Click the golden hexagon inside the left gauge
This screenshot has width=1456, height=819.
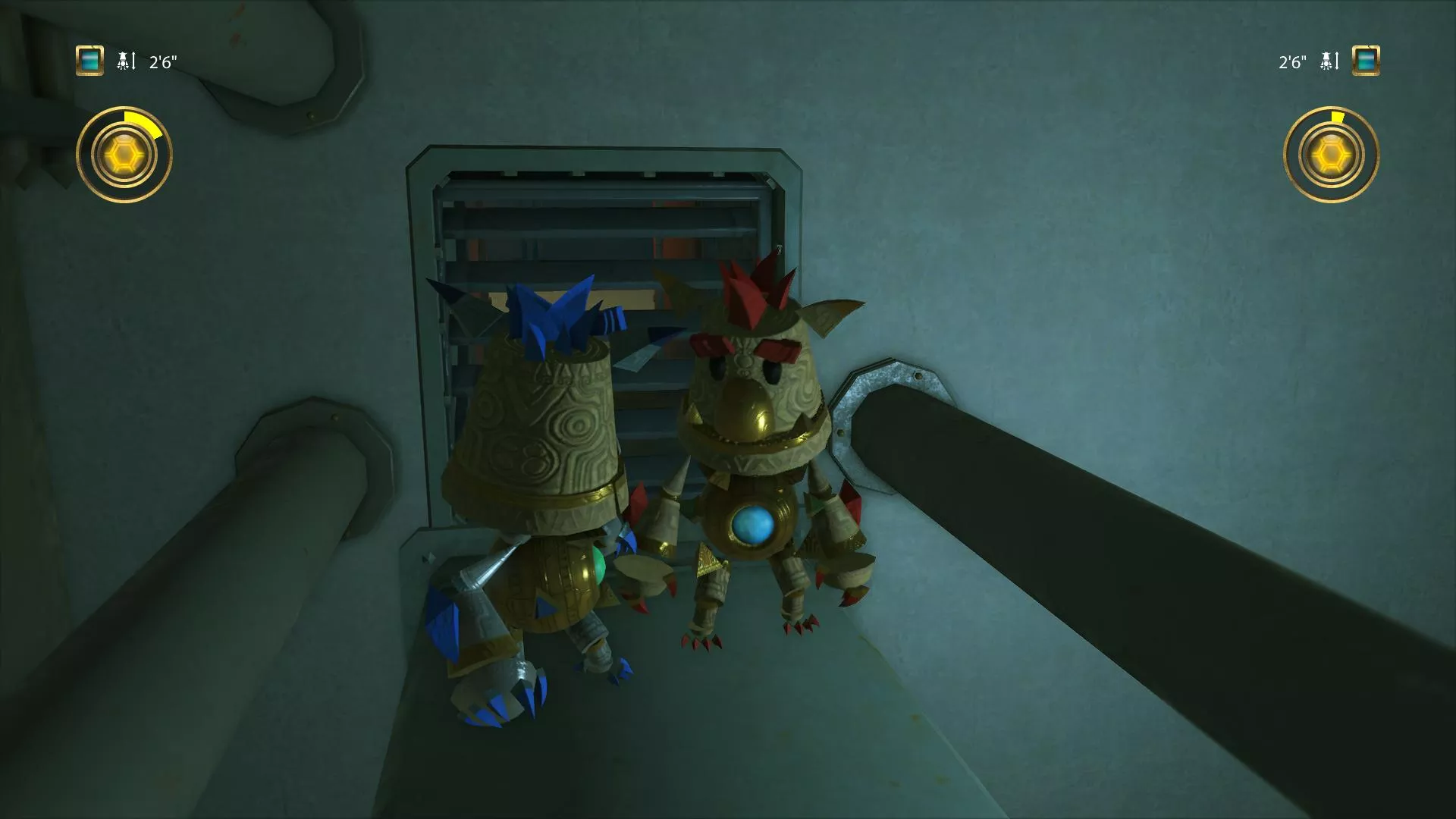[x=125, y=153]
